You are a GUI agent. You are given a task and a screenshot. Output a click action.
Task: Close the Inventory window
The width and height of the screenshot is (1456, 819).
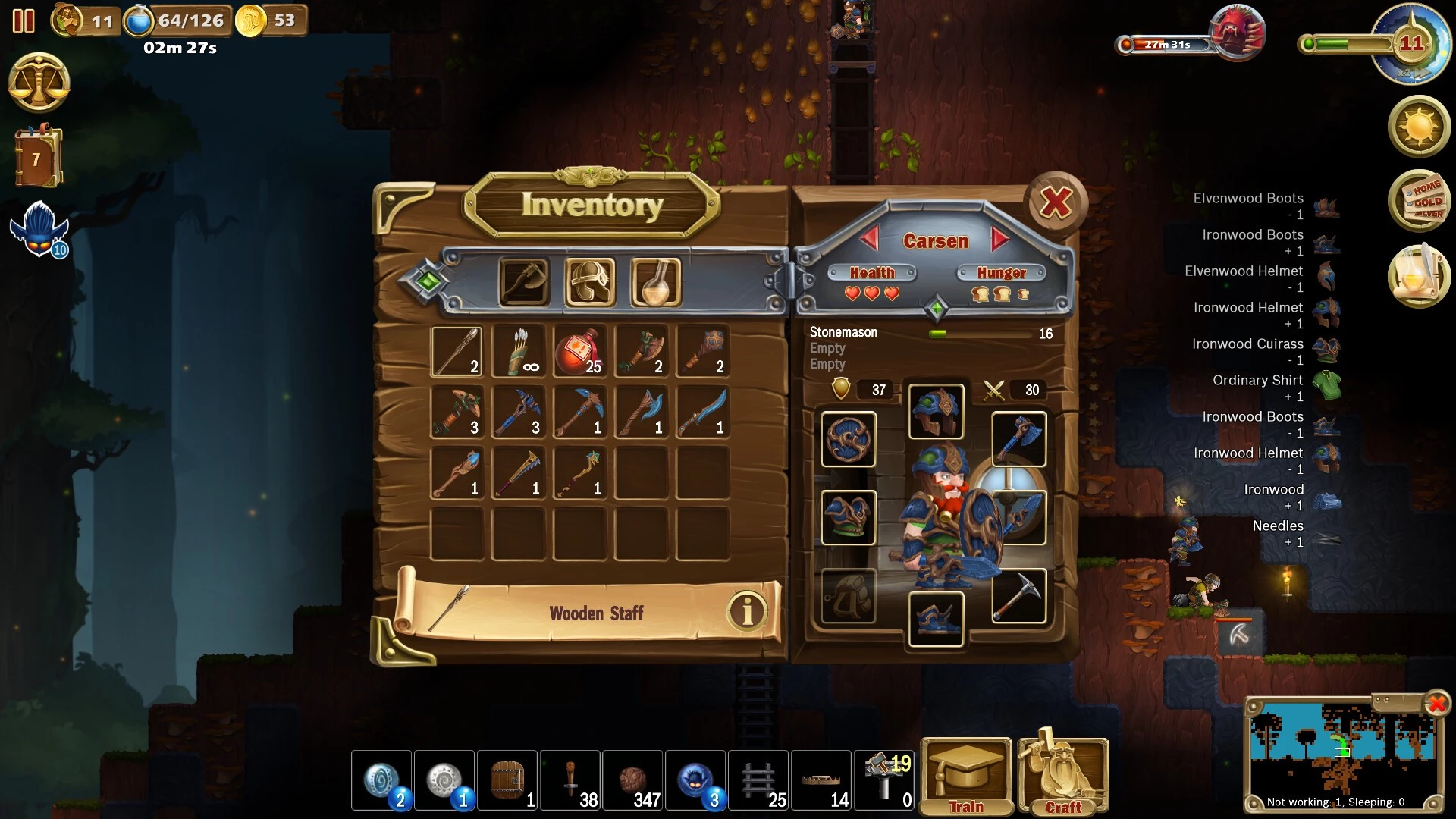[x=1056, y=203]
